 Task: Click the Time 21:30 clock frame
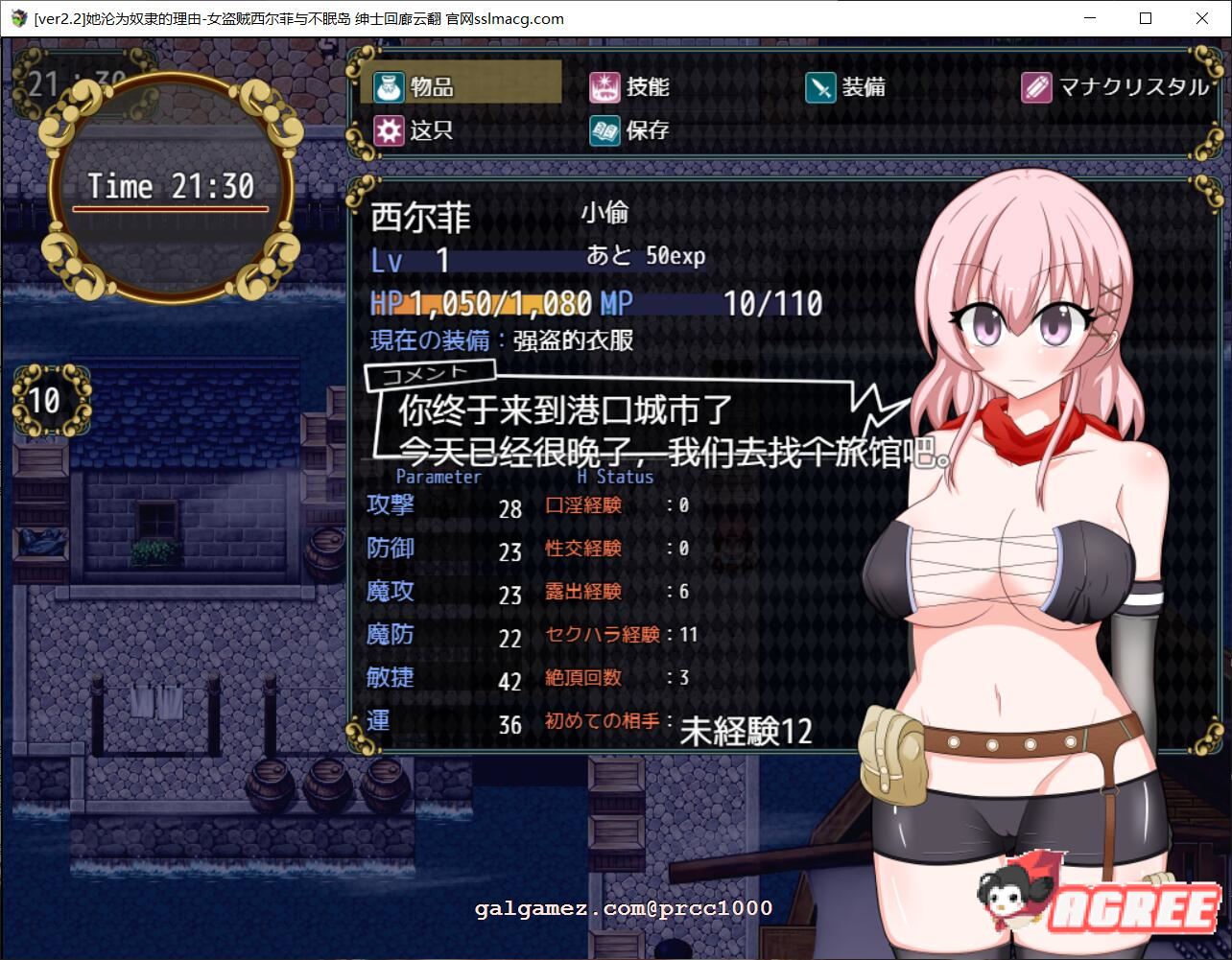(171, 186)
